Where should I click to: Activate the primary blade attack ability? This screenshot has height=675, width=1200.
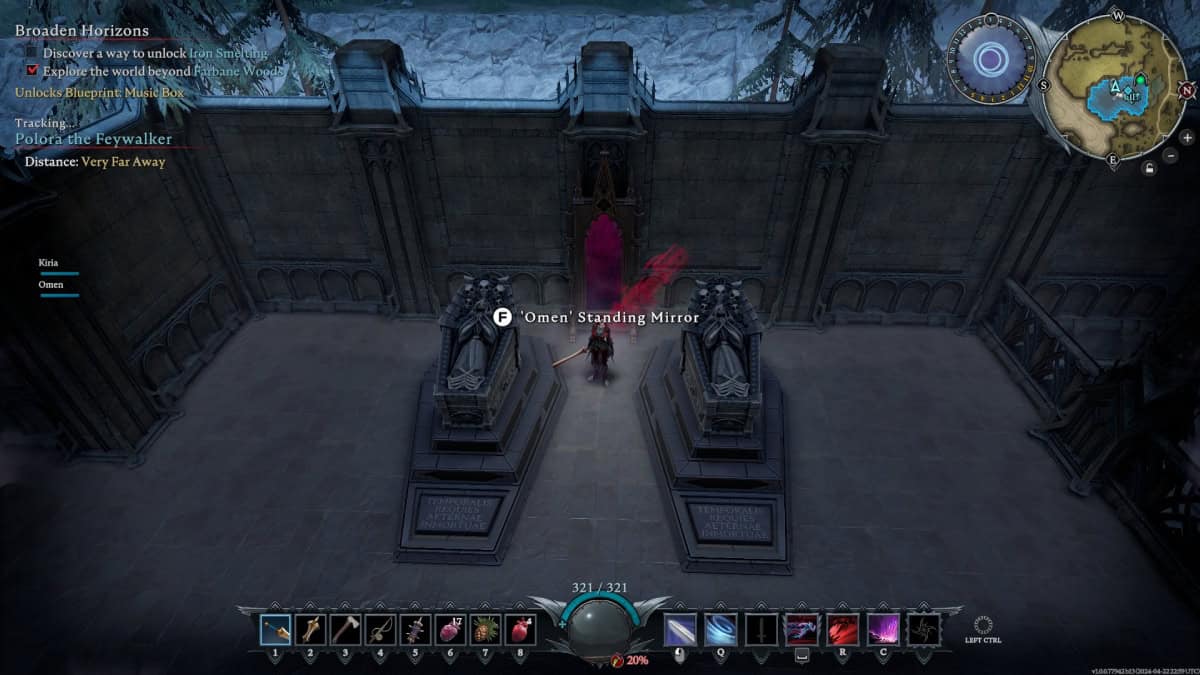point(680,630)
